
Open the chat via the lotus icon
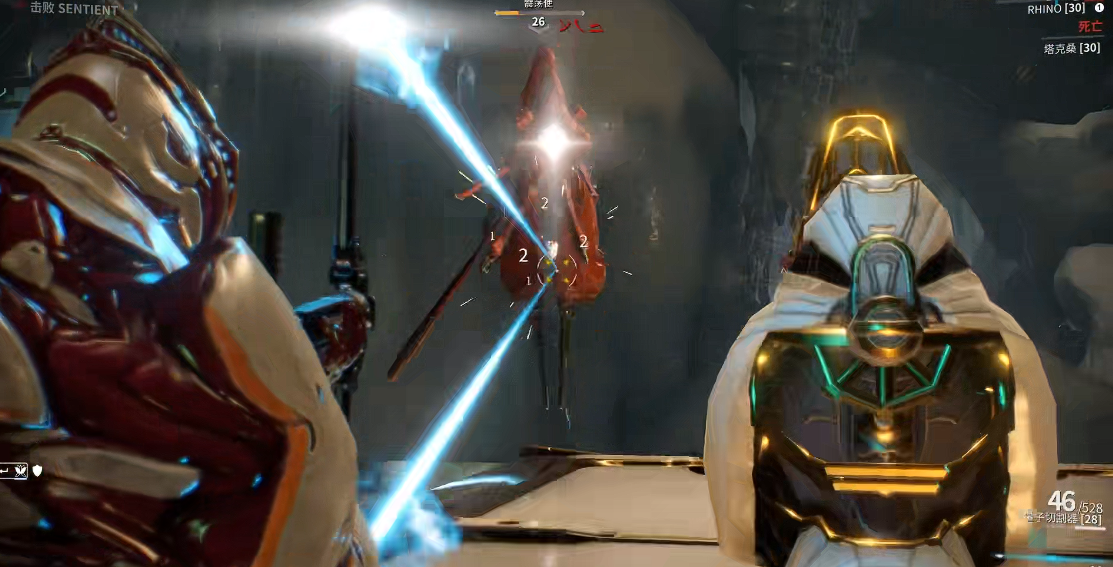coord(21,468)
